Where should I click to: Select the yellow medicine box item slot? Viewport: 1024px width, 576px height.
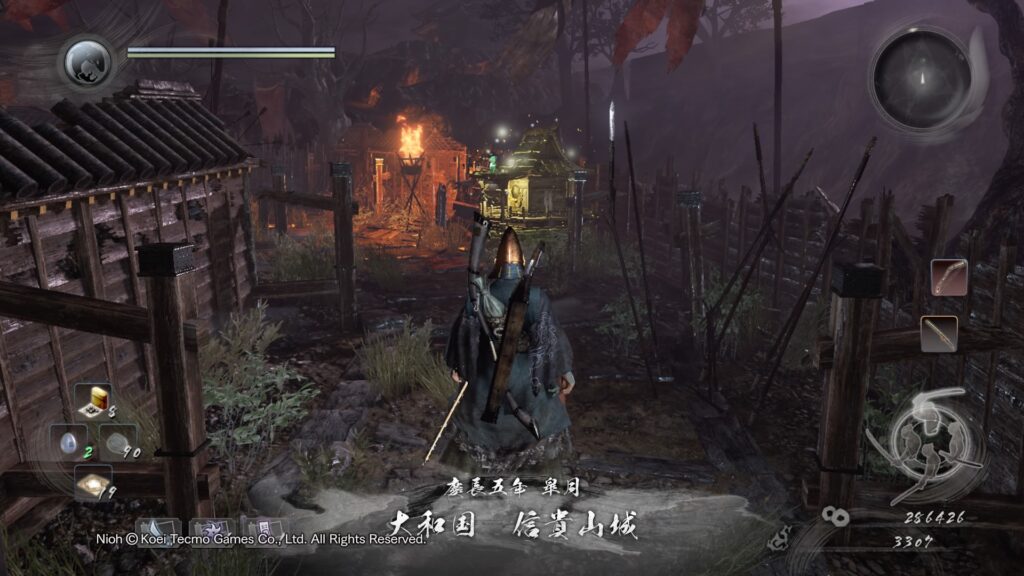point(94,400)
